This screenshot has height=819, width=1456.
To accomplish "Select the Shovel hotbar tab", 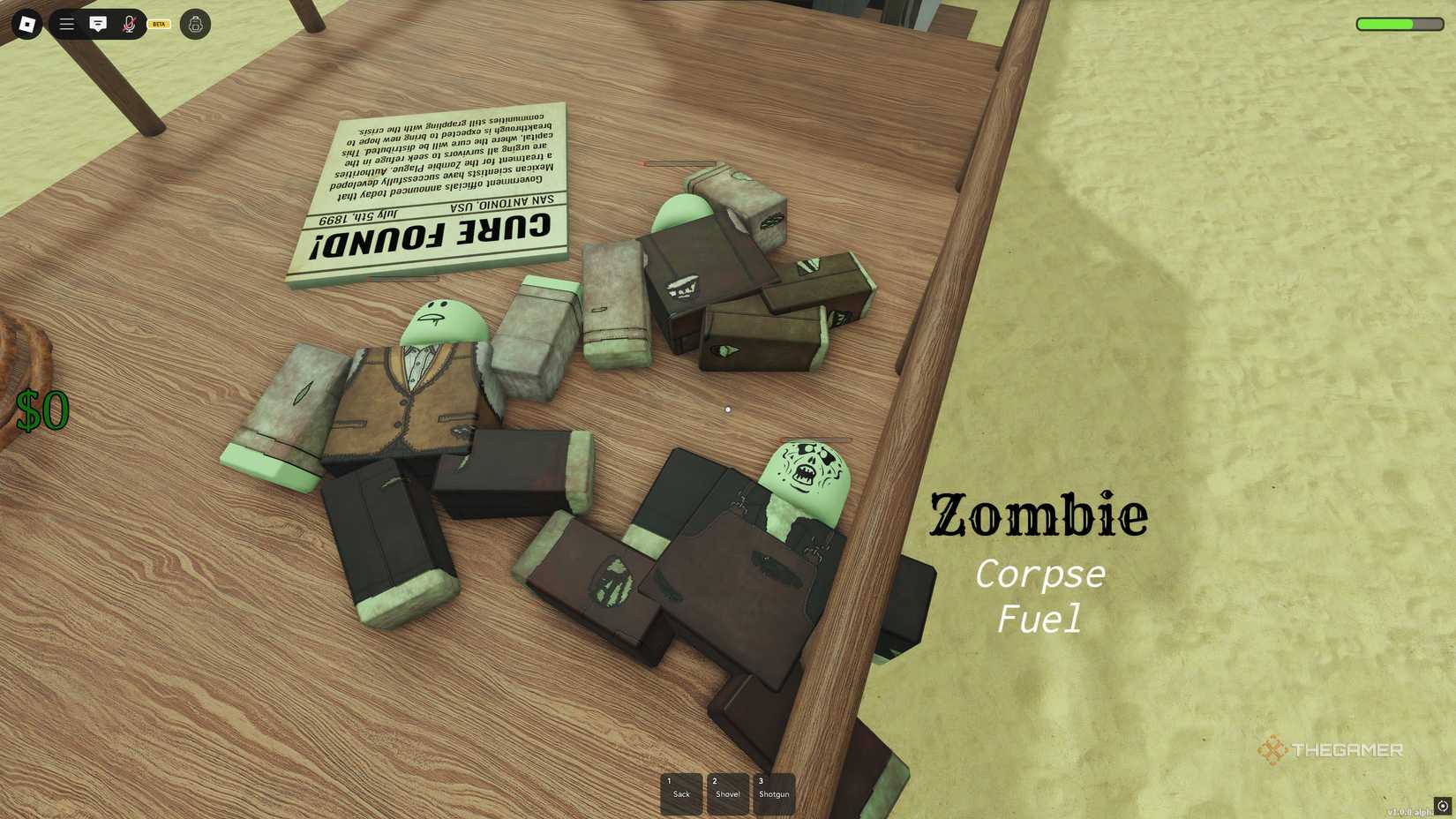I will point(727,792).
